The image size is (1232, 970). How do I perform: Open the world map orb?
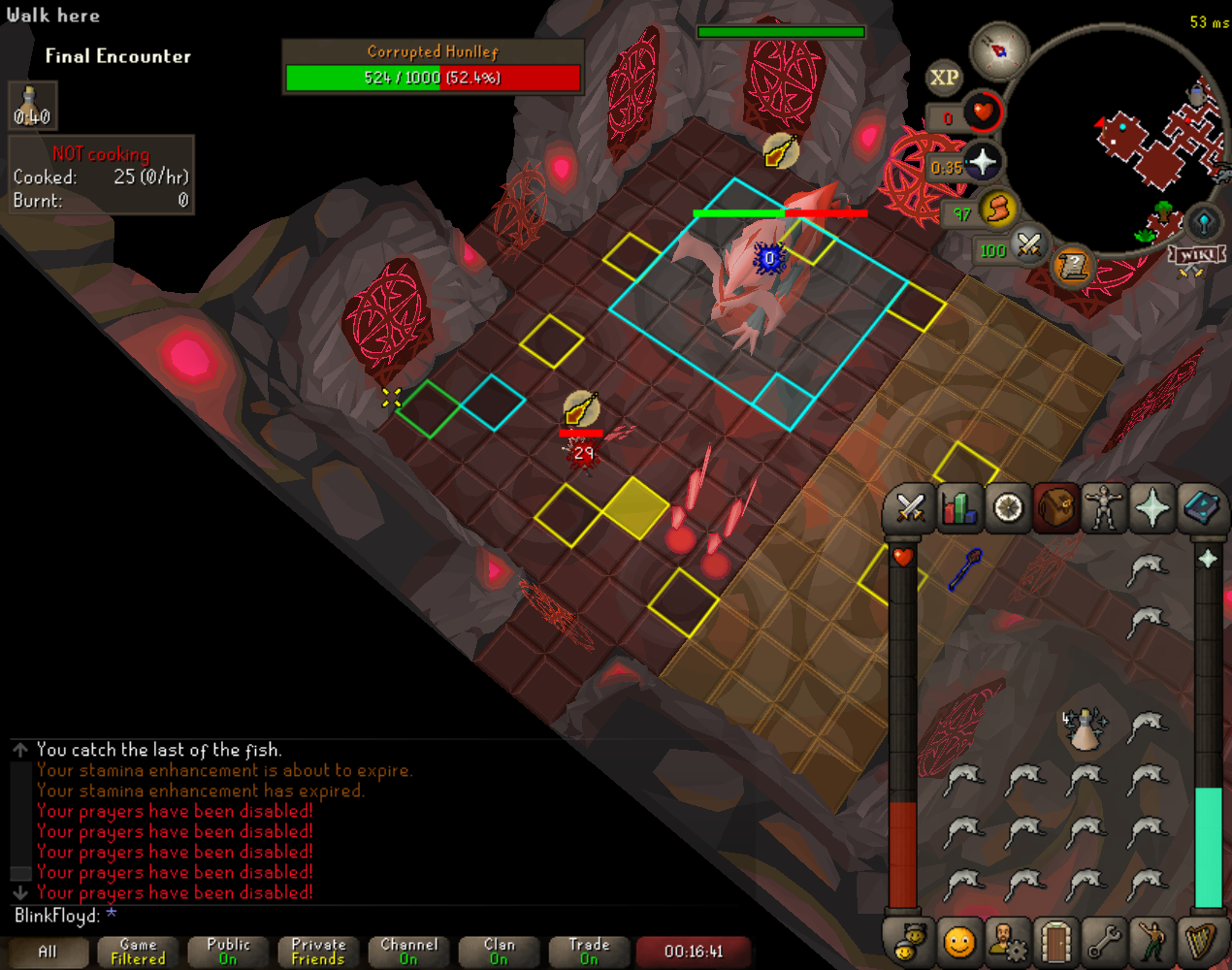click(x=1203, y=222)
